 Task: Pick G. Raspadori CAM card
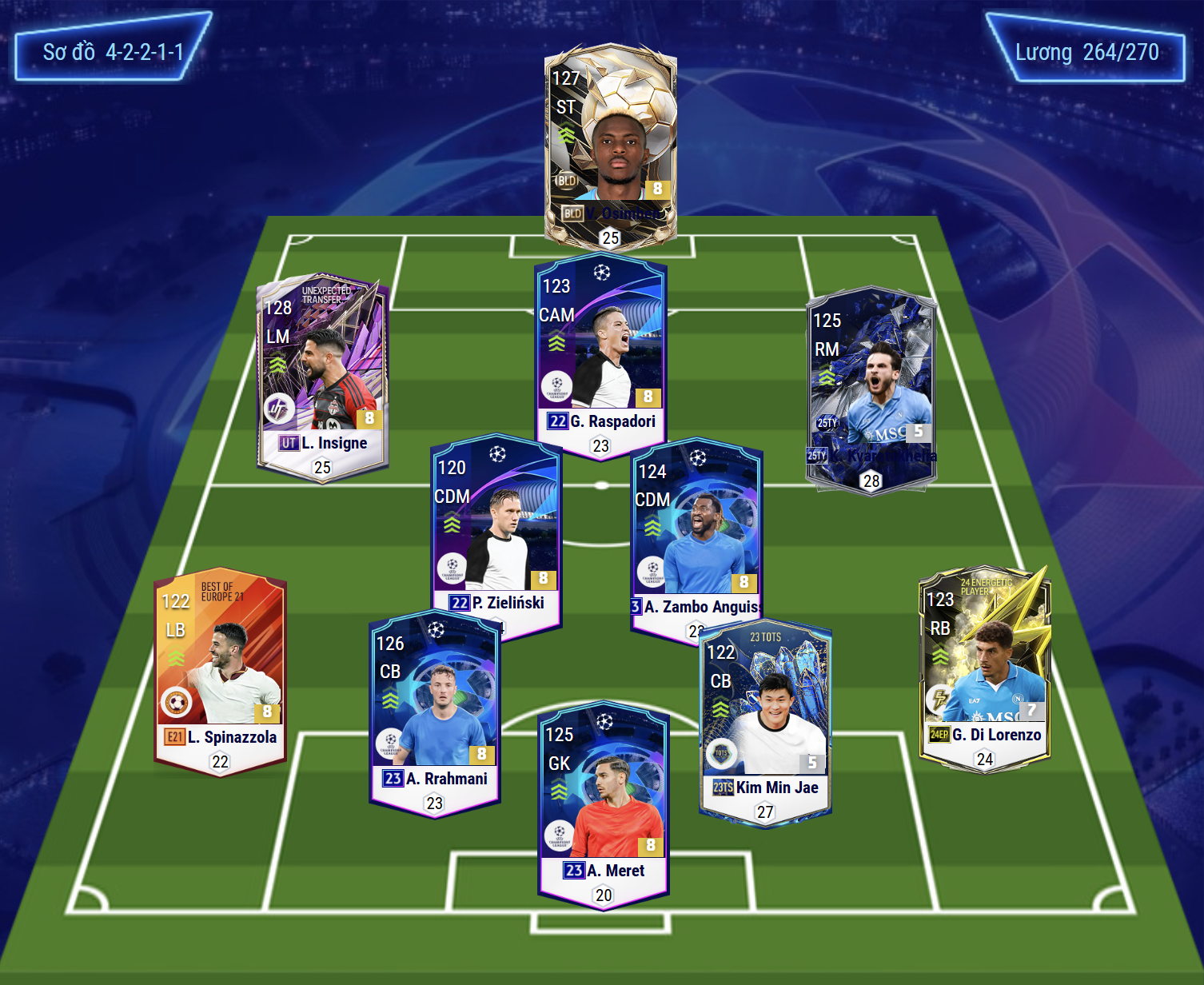(x=600, y=356)
